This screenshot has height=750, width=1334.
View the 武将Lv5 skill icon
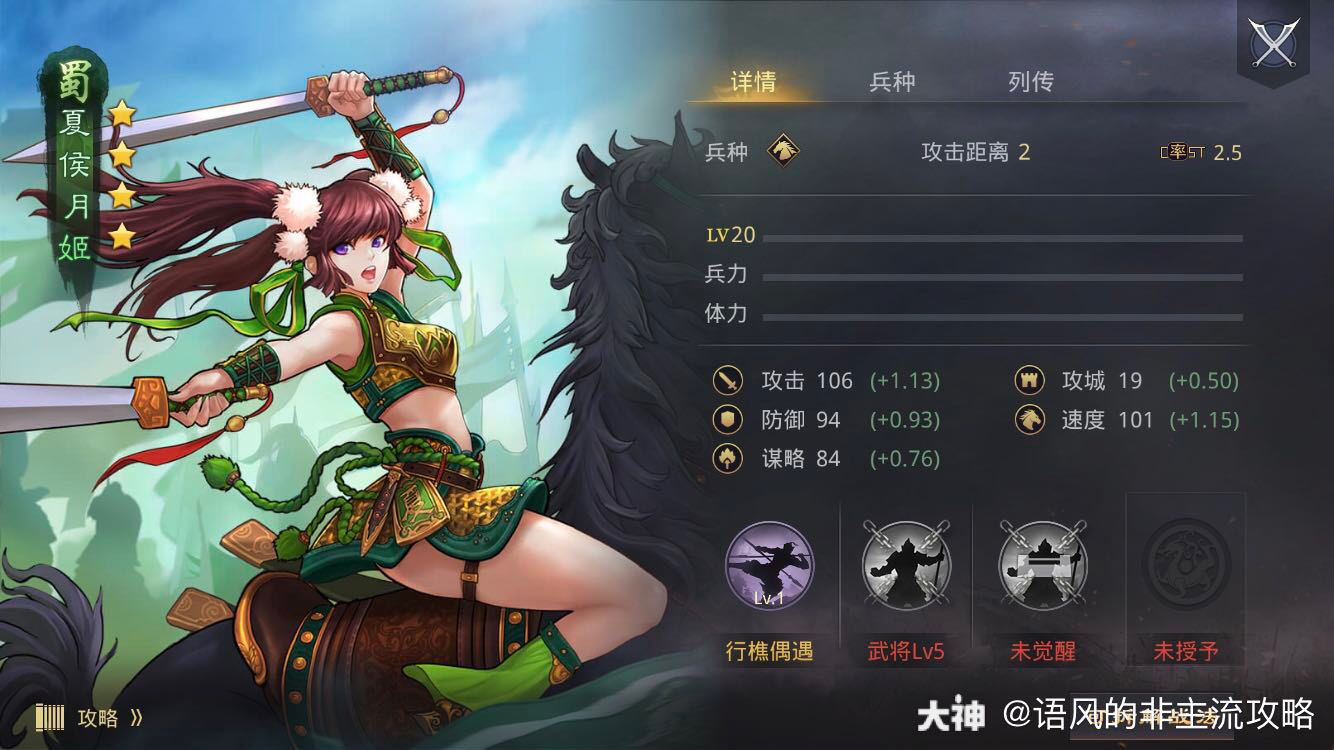[905, 566]
